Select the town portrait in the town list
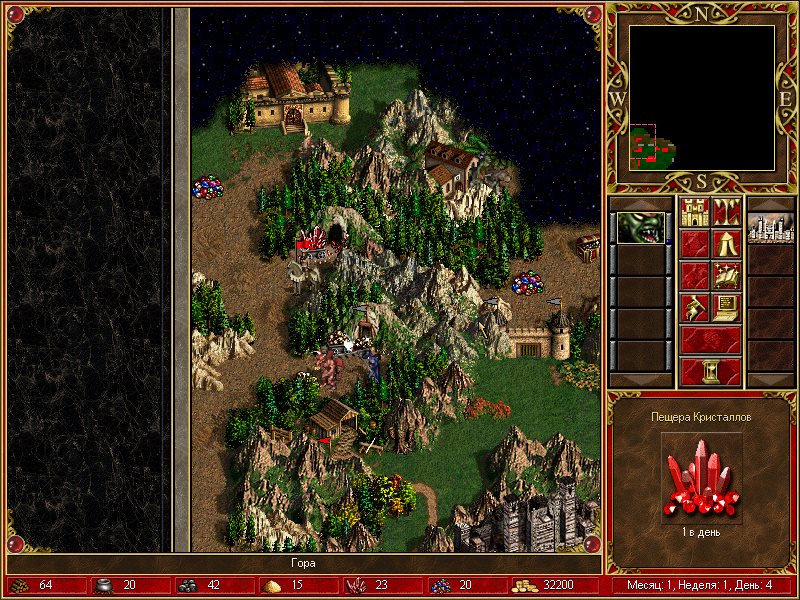 [x=770, y=228]
